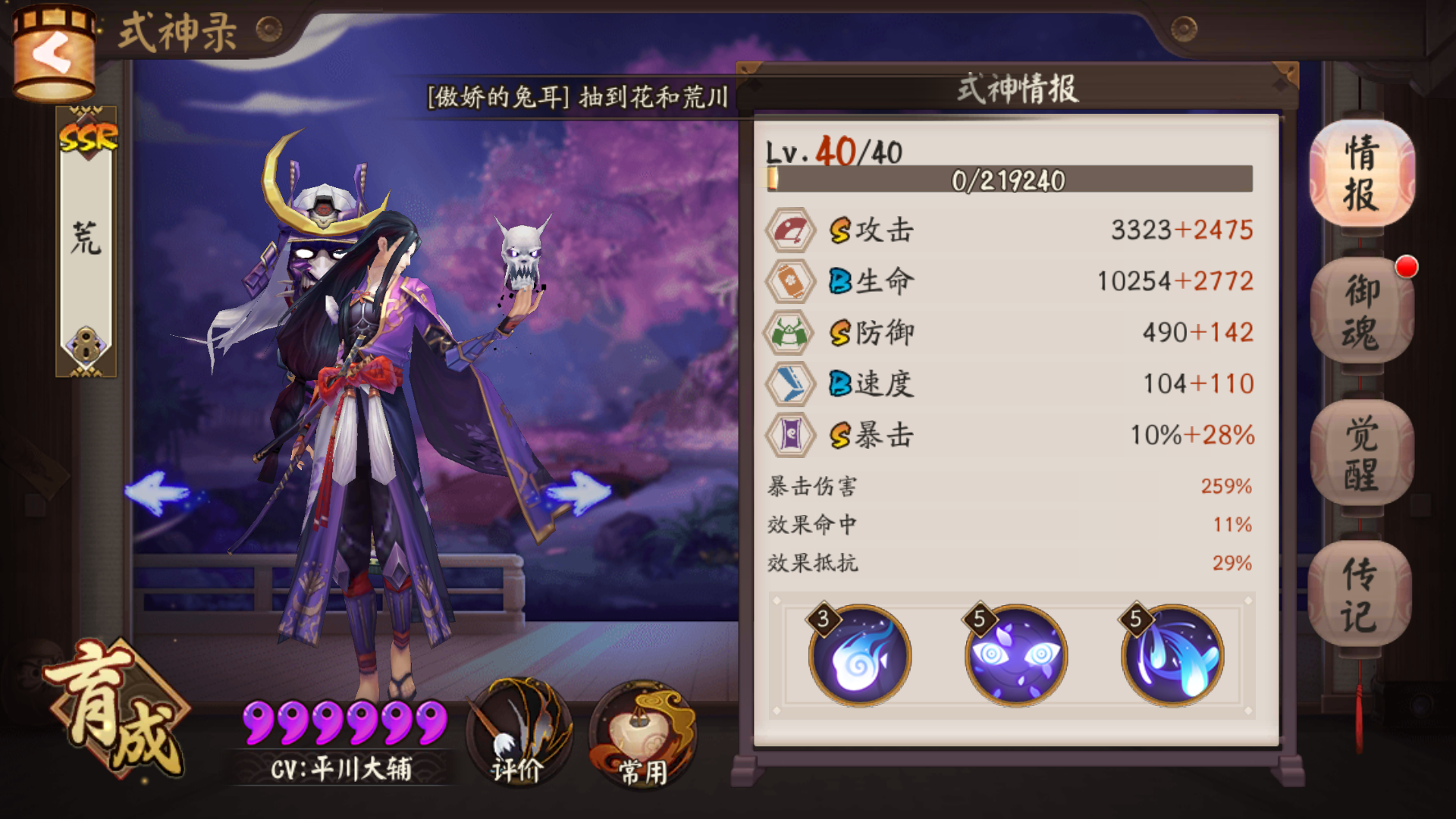1456x819 pixels.
Task: Open the 评价 evaluation brush icon
Action: 518,732
